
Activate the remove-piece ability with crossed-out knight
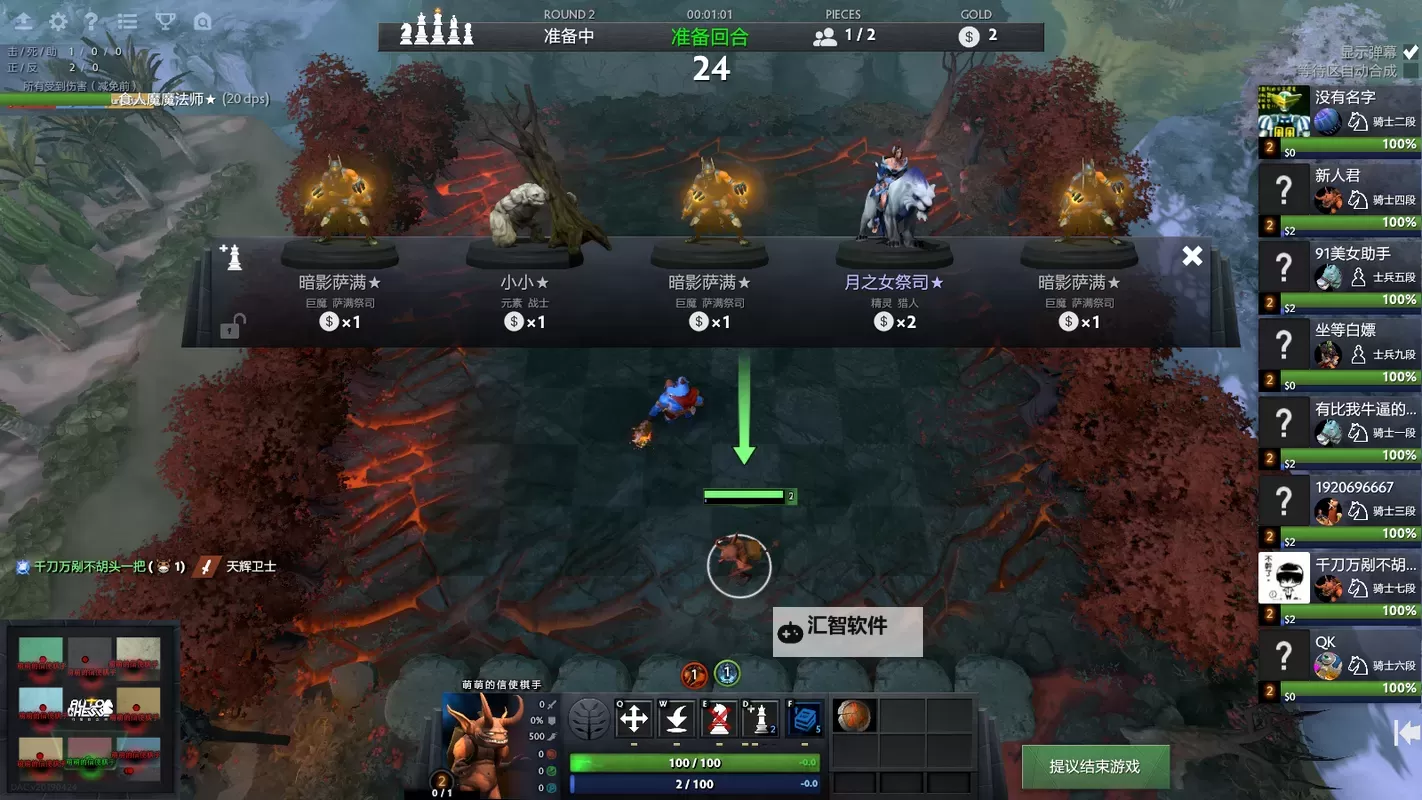[719, 718]
